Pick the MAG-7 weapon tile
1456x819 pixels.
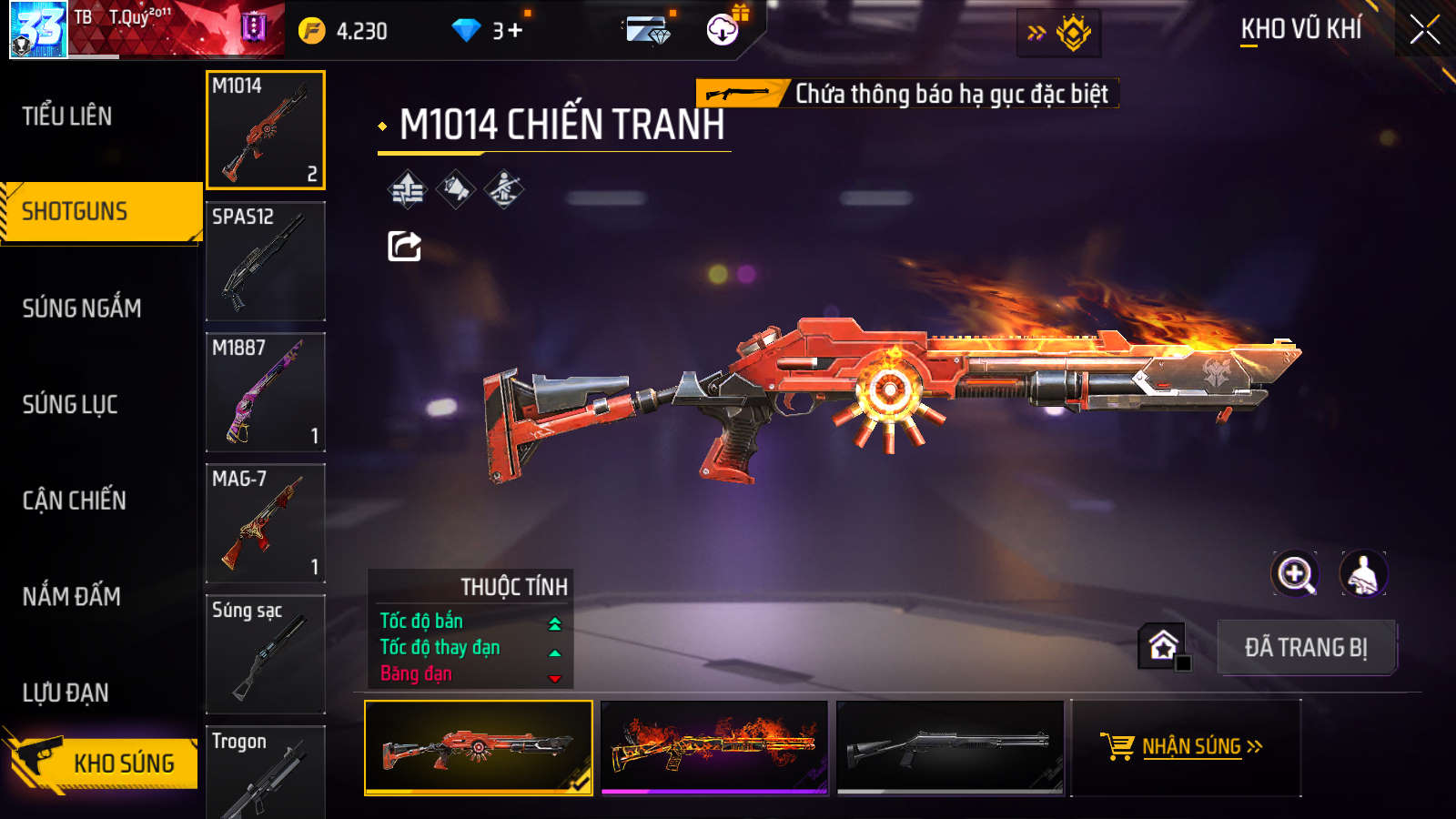[265, 523]
